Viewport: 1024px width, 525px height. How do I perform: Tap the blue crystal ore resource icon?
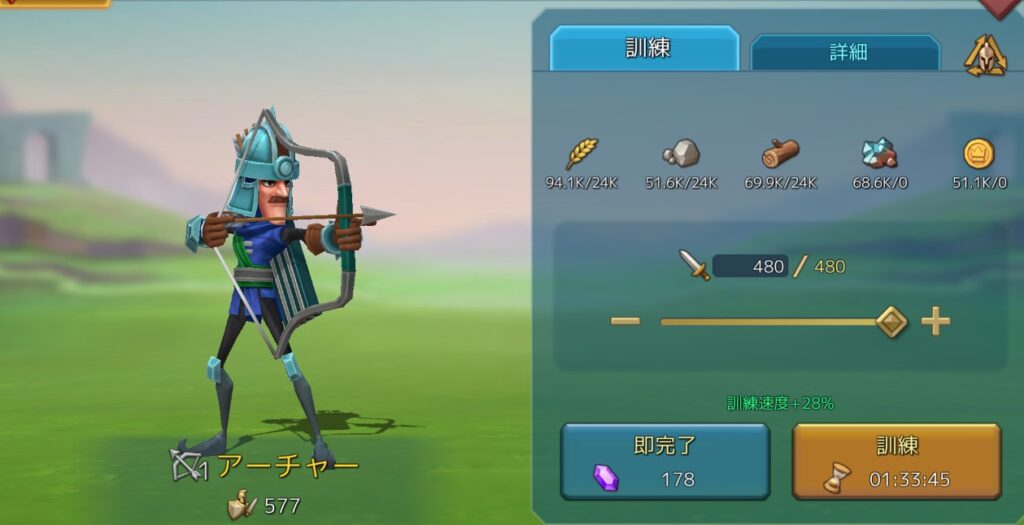(879, 154)
